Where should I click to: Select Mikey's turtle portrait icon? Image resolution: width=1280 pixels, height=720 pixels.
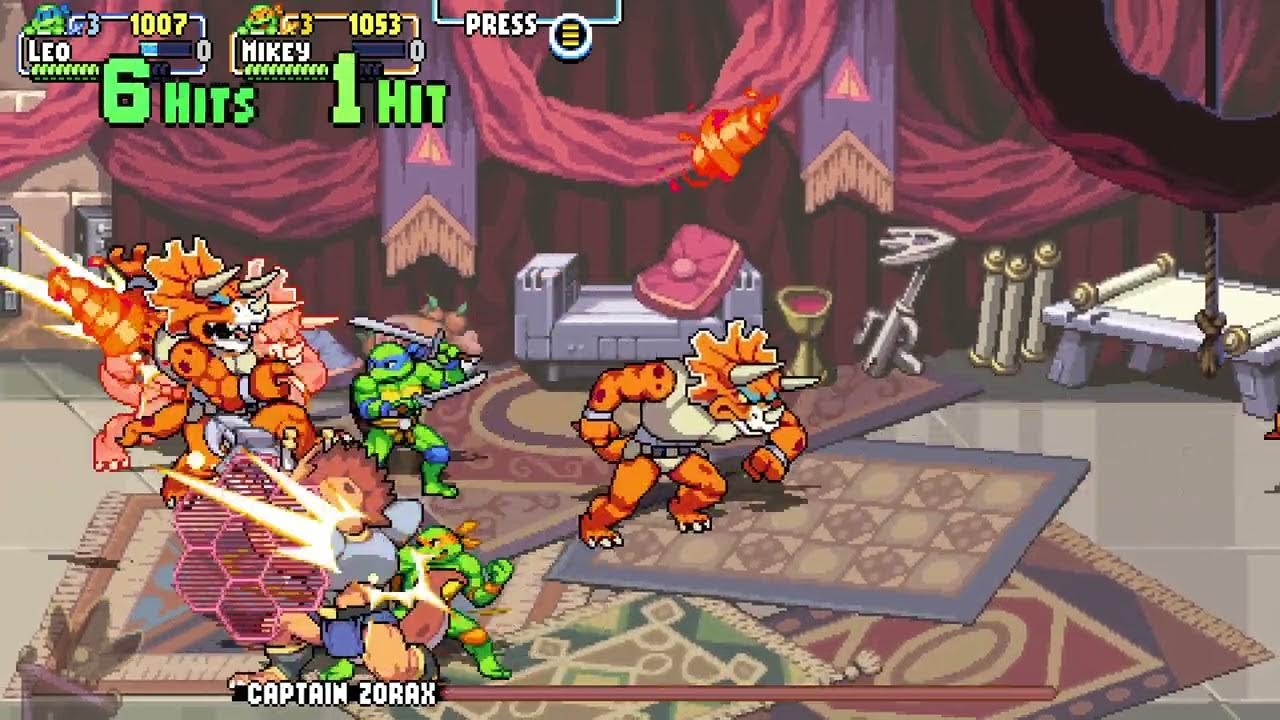click(x=259, y=20)
